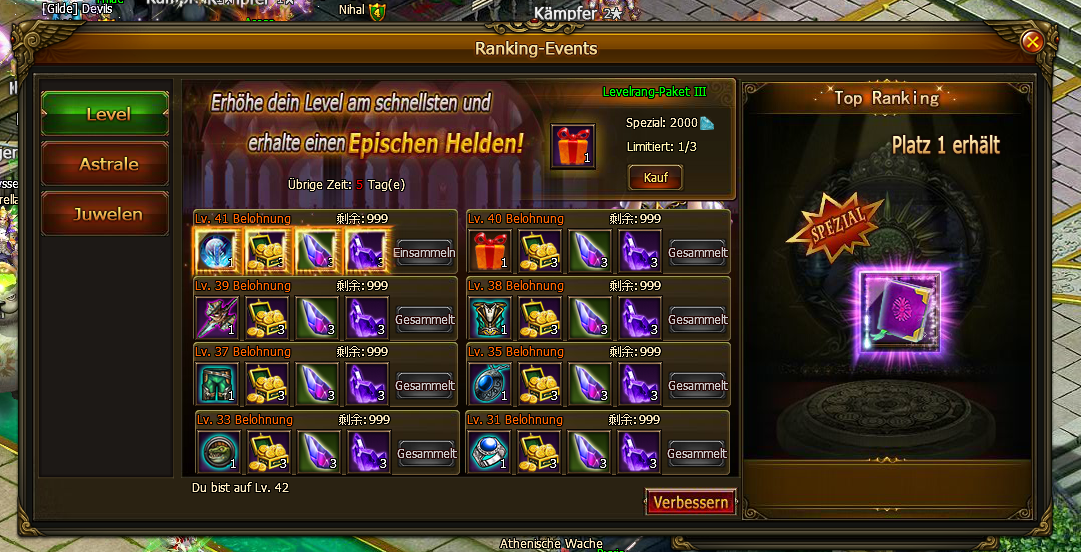Image resolution: width=1081 pixels, height=552 pixels.
Task: Select the blue crystal orb Lv. 41 reward
Action: pos(216,251)
